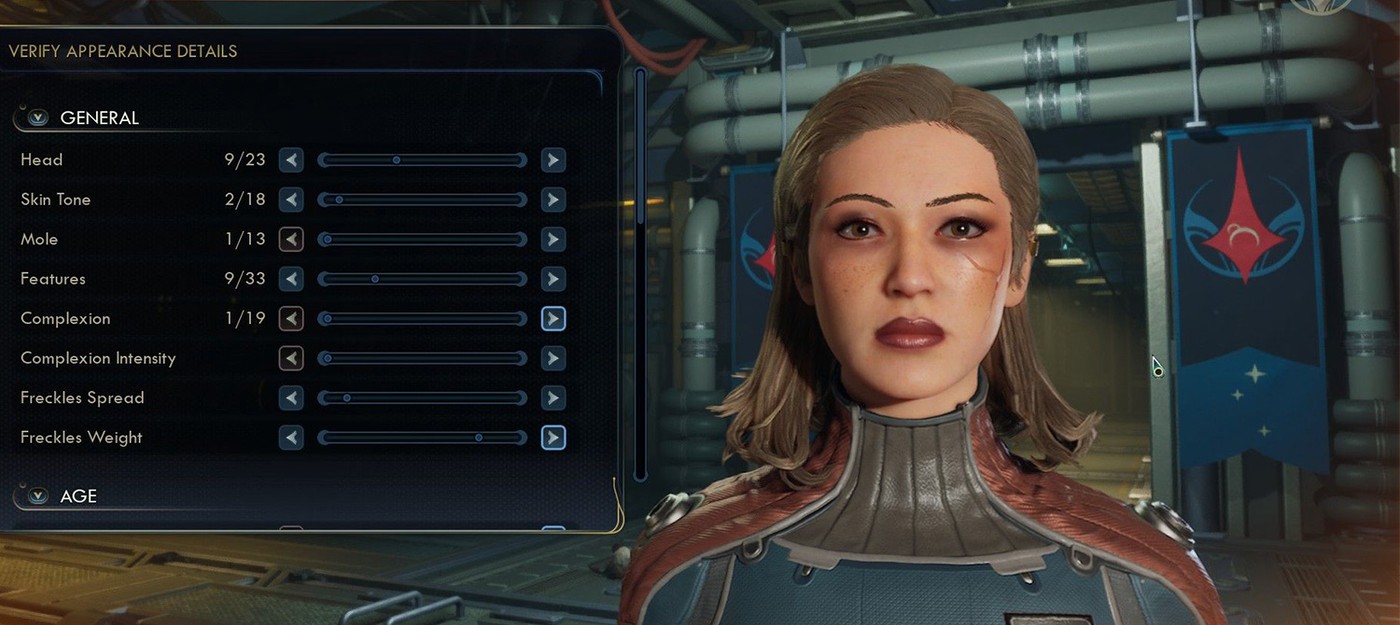1400x625 pixels.
Task: Choose next Mole option
Action: pos(553,240)
